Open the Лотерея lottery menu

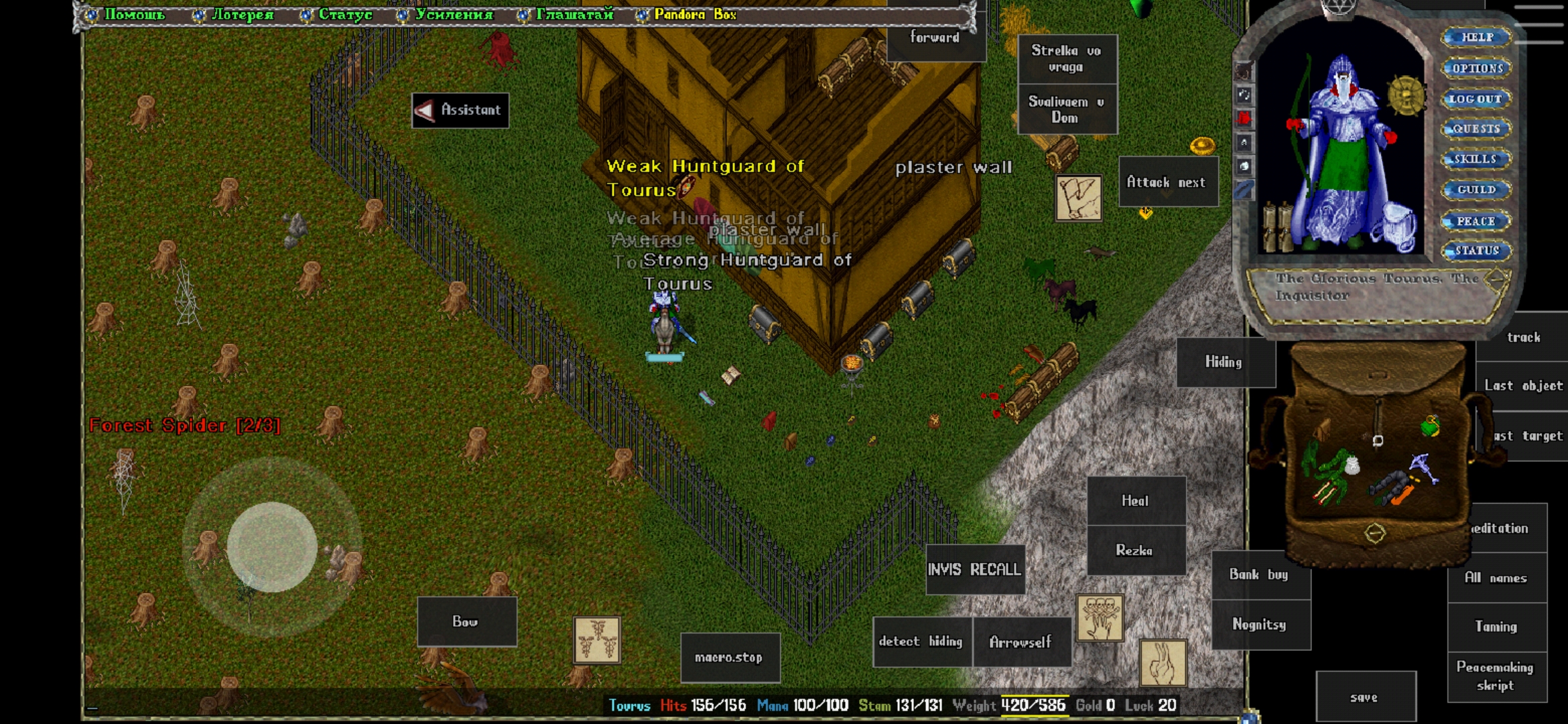(242, 14)
